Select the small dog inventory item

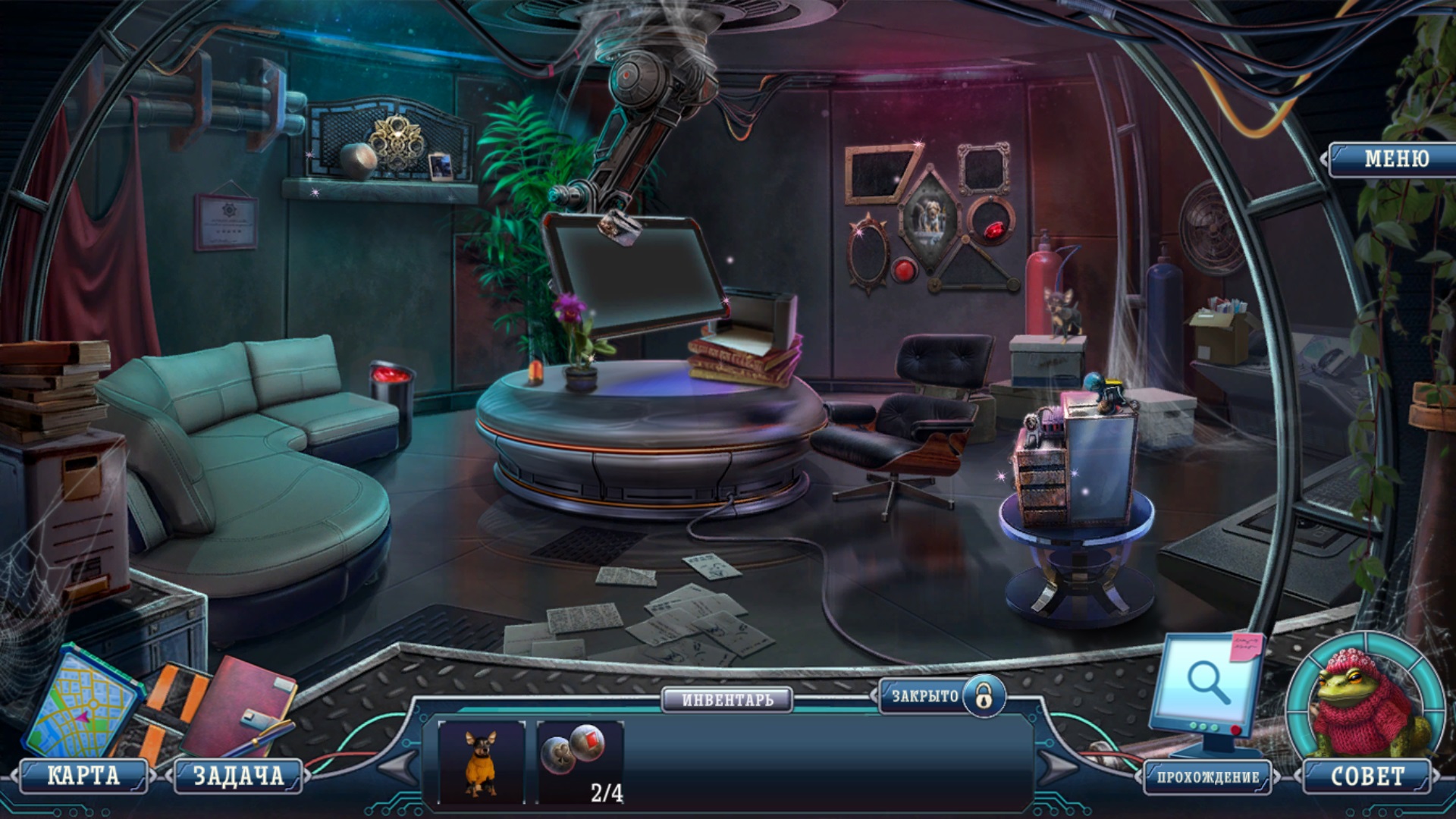(x=481, y=761)
